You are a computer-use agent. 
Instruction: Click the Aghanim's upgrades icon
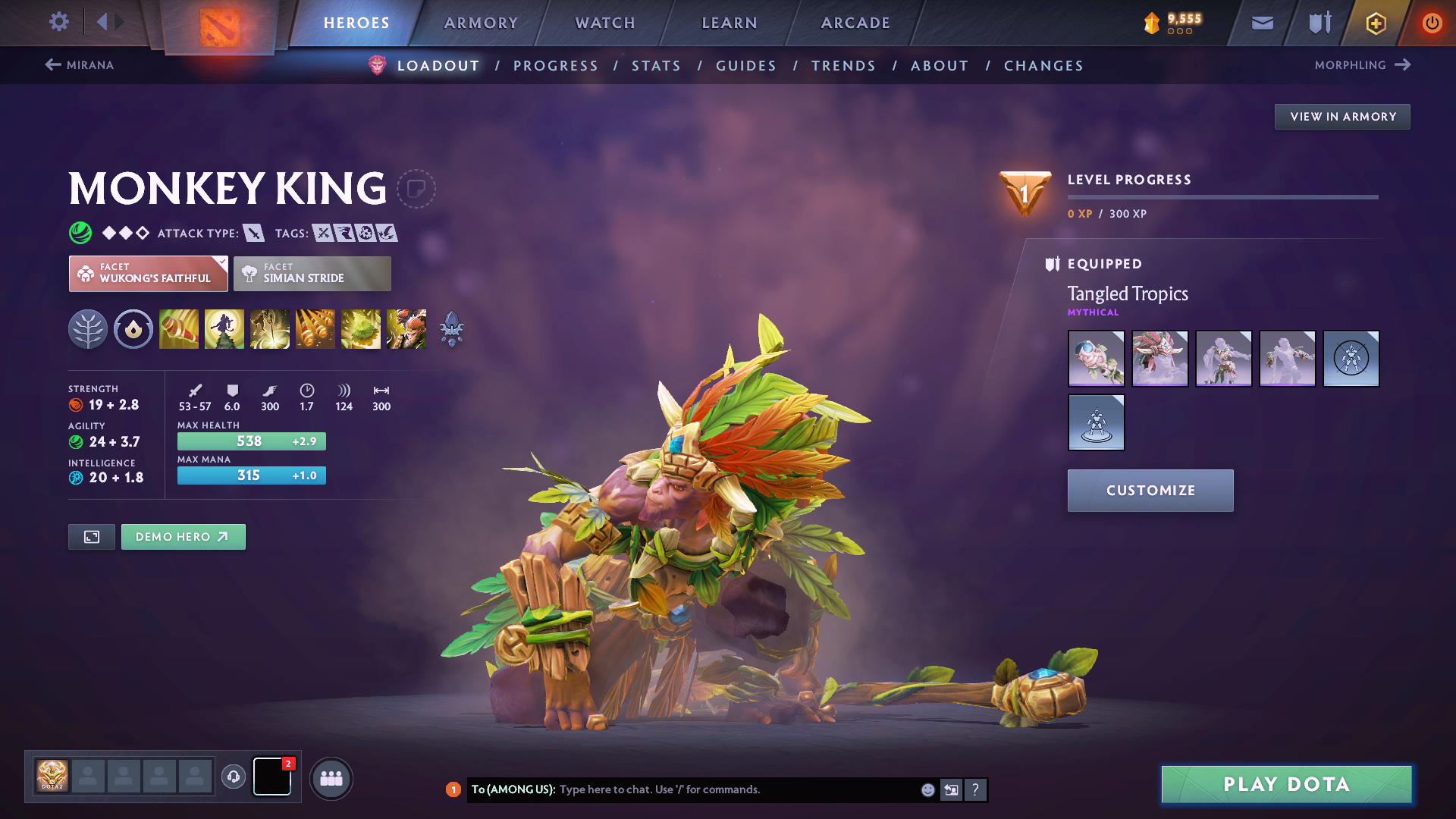point(453,328)
